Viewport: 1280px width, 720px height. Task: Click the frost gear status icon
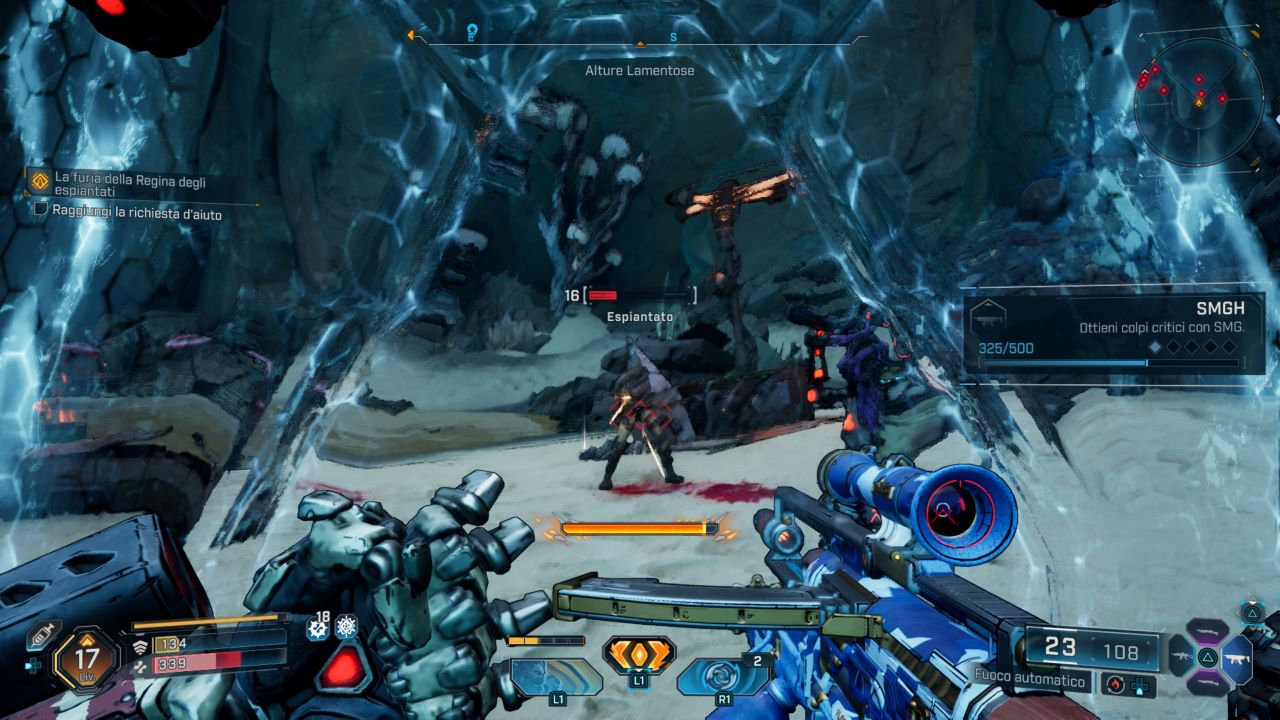click(346, 627)
